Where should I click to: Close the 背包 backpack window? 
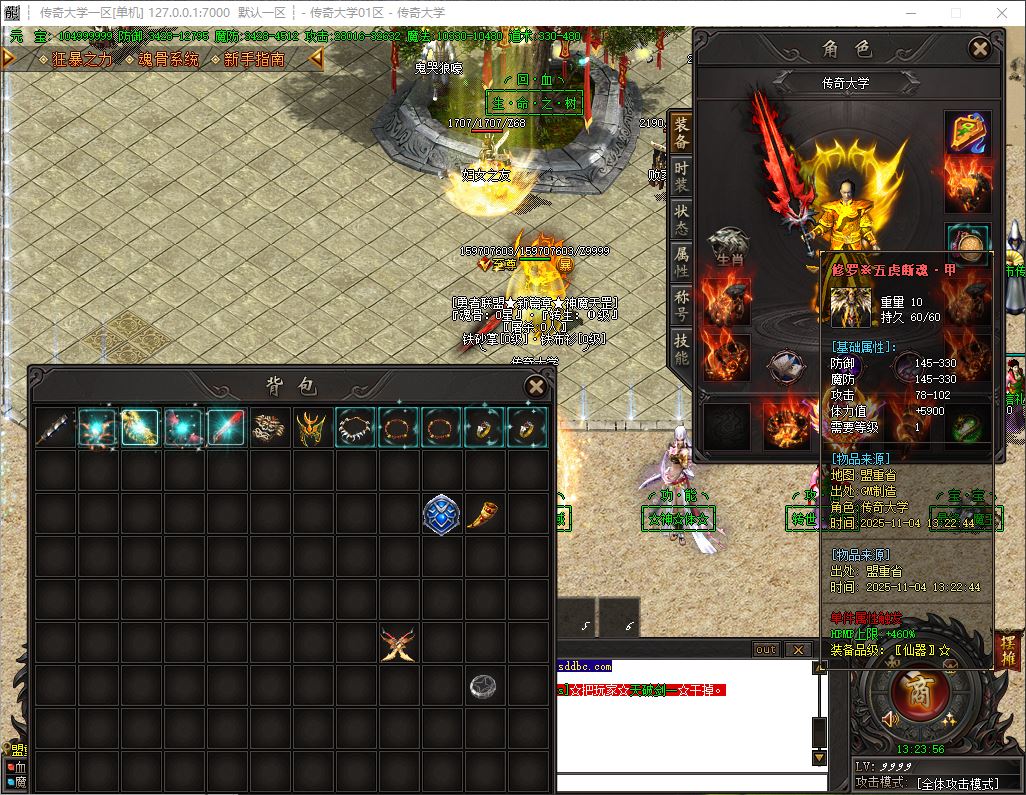(536, 386)
